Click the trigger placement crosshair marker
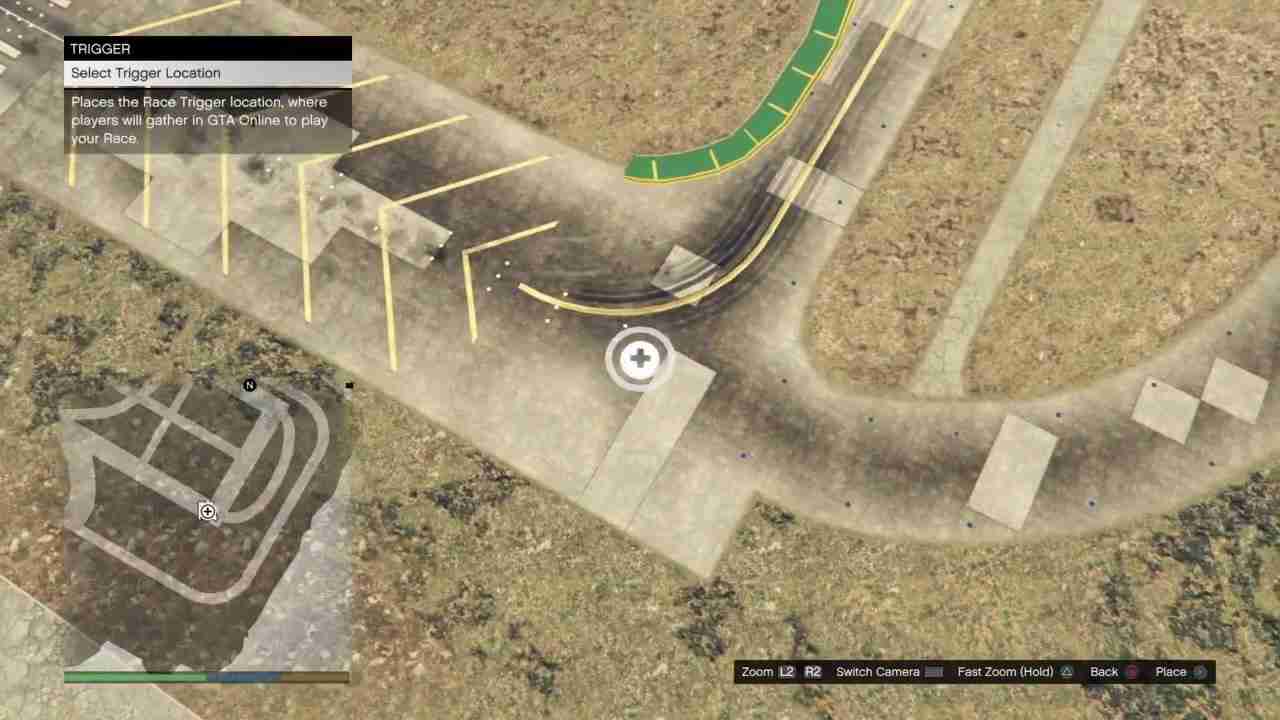The image size is (1280, 720). point(640,358)
